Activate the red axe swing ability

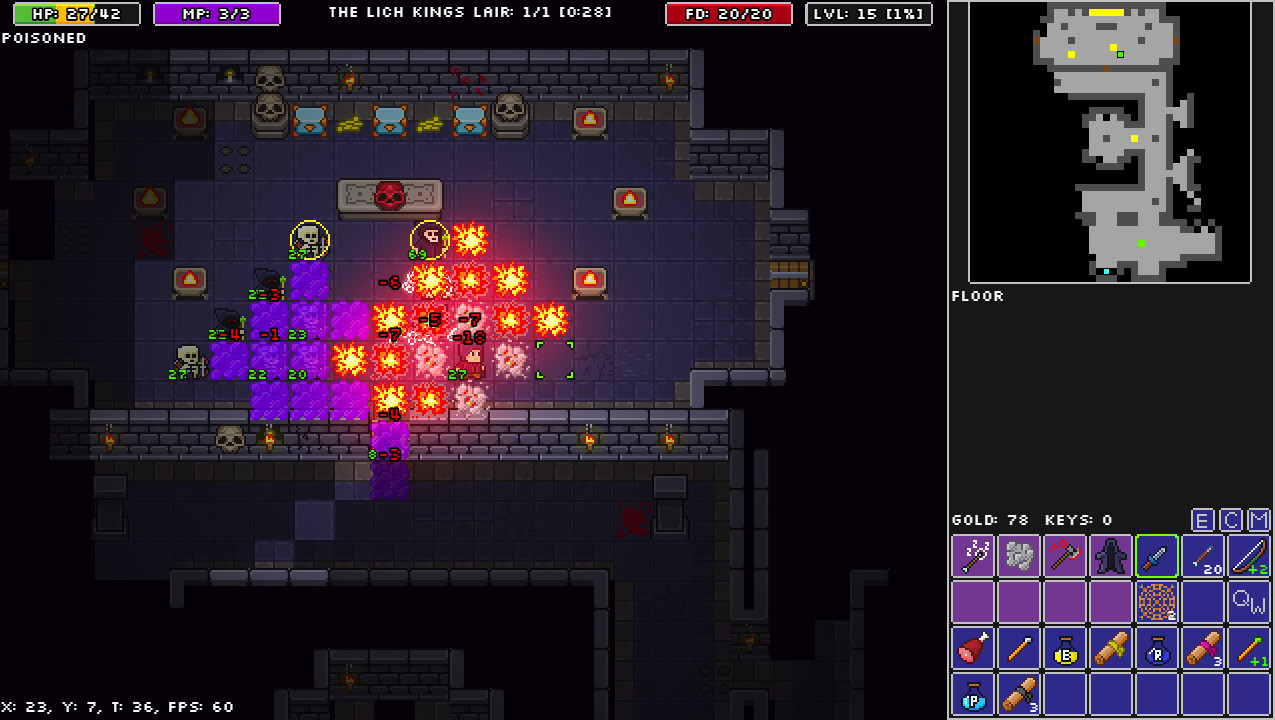click(1065, 556)
